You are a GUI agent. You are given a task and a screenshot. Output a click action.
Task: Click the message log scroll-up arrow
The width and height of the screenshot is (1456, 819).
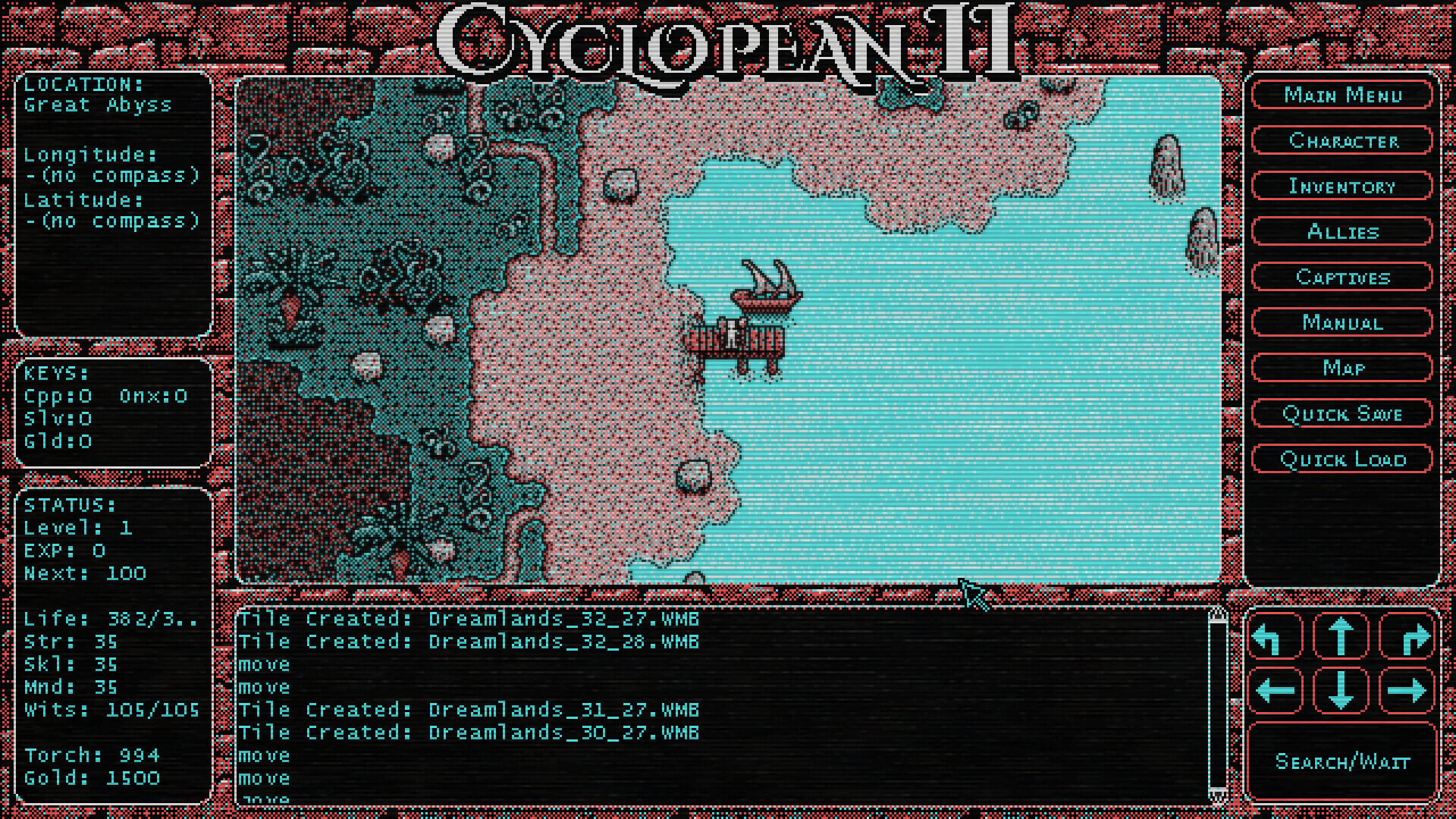1217,614
